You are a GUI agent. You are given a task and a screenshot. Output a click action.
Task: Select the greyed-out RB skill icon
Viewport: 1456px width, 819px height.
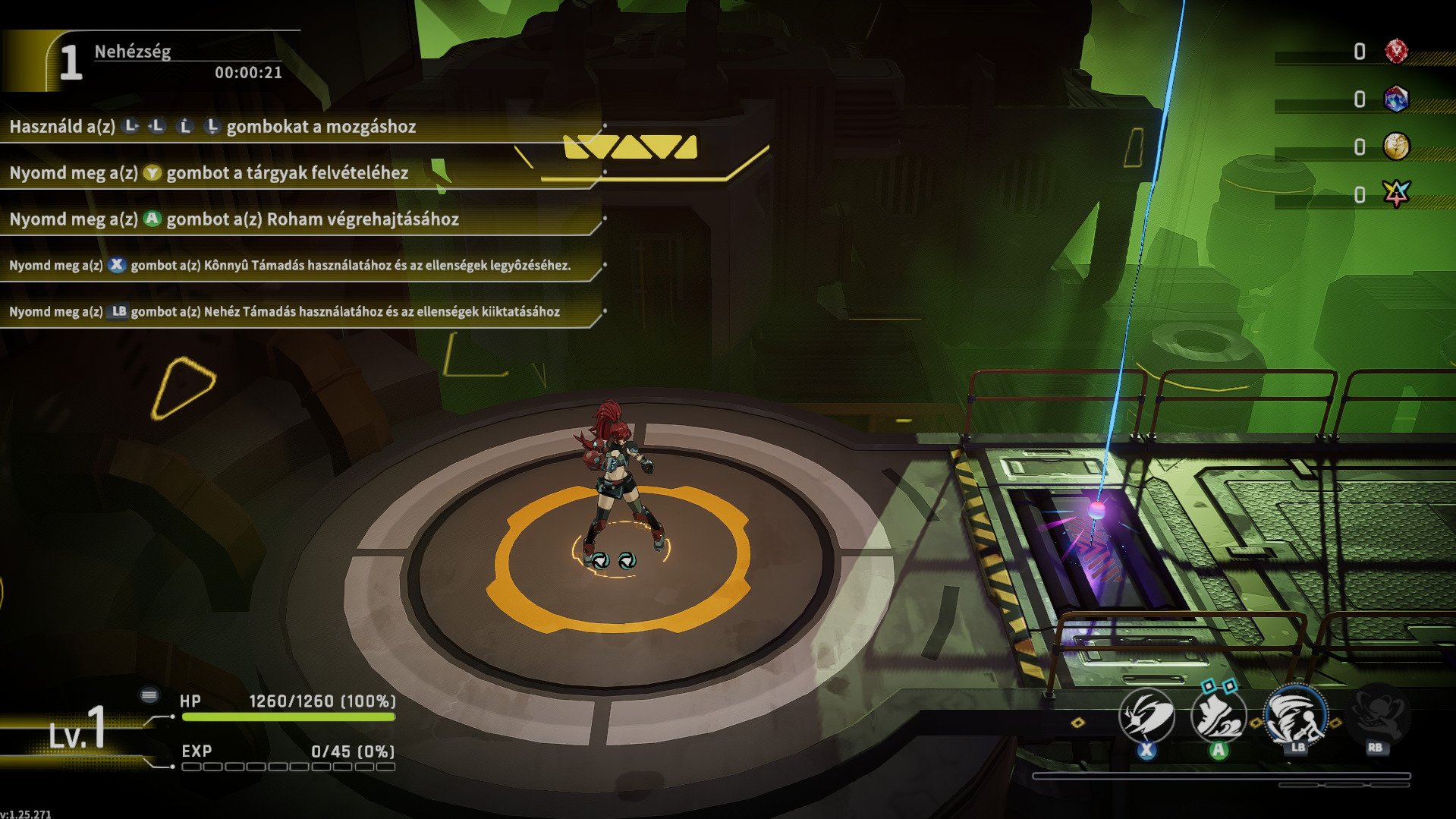click(x=1378, y=713)
